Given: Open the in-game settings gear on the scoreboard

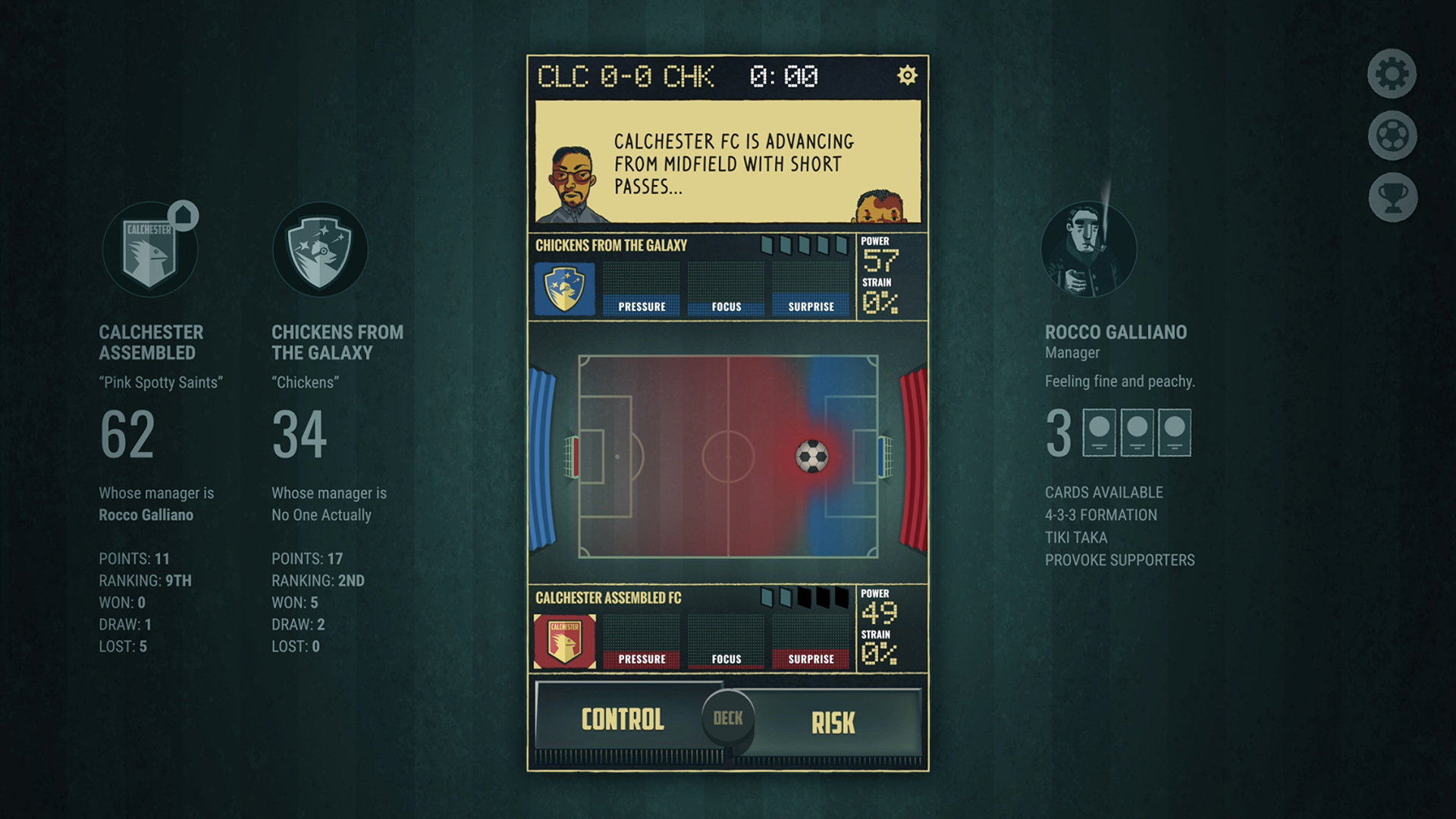Looking at the screenshot, I should pyautogui.click(x=907, y=76).
